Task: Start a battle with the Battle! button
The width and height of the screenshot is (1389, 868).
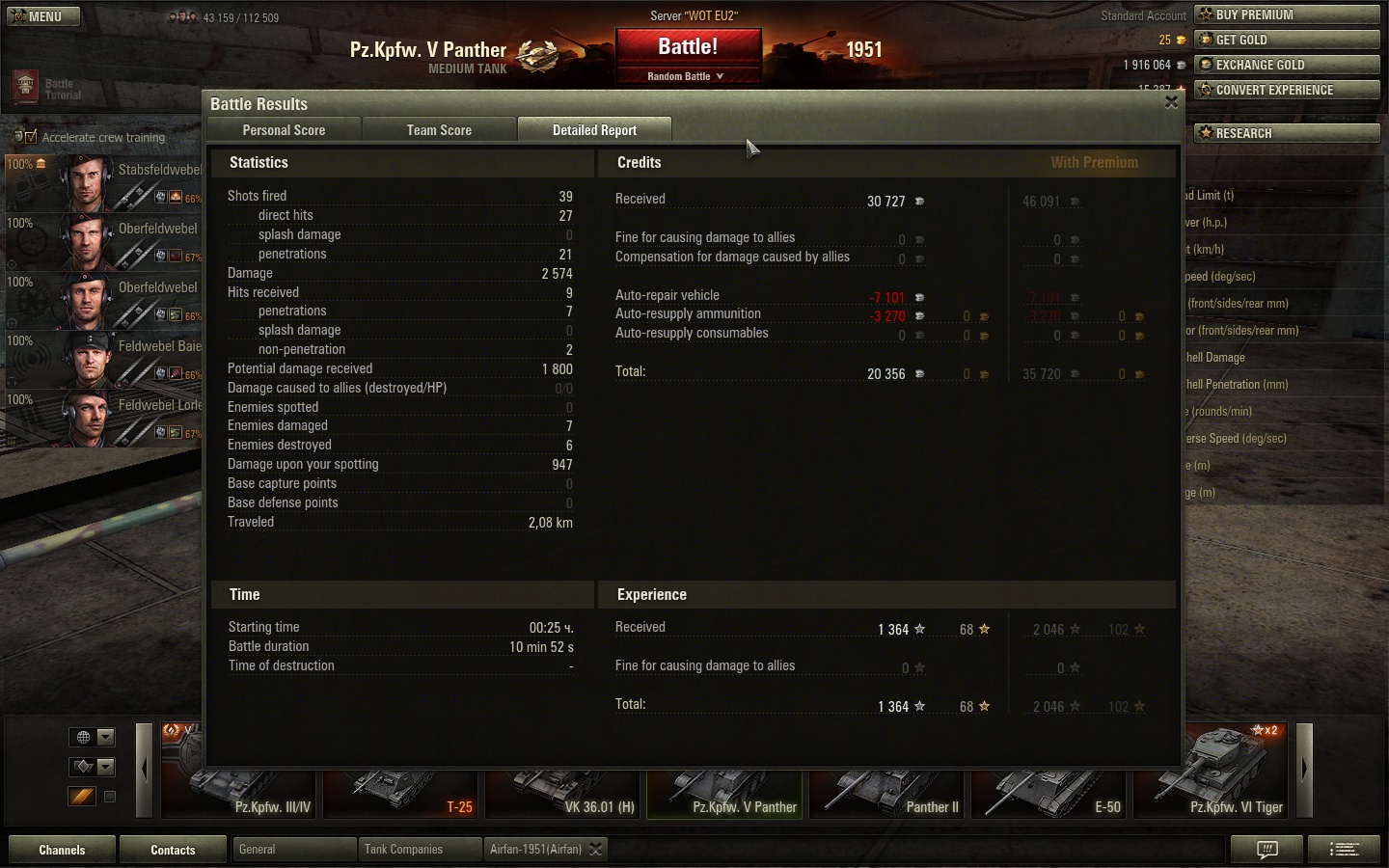Action: [688, 47]
